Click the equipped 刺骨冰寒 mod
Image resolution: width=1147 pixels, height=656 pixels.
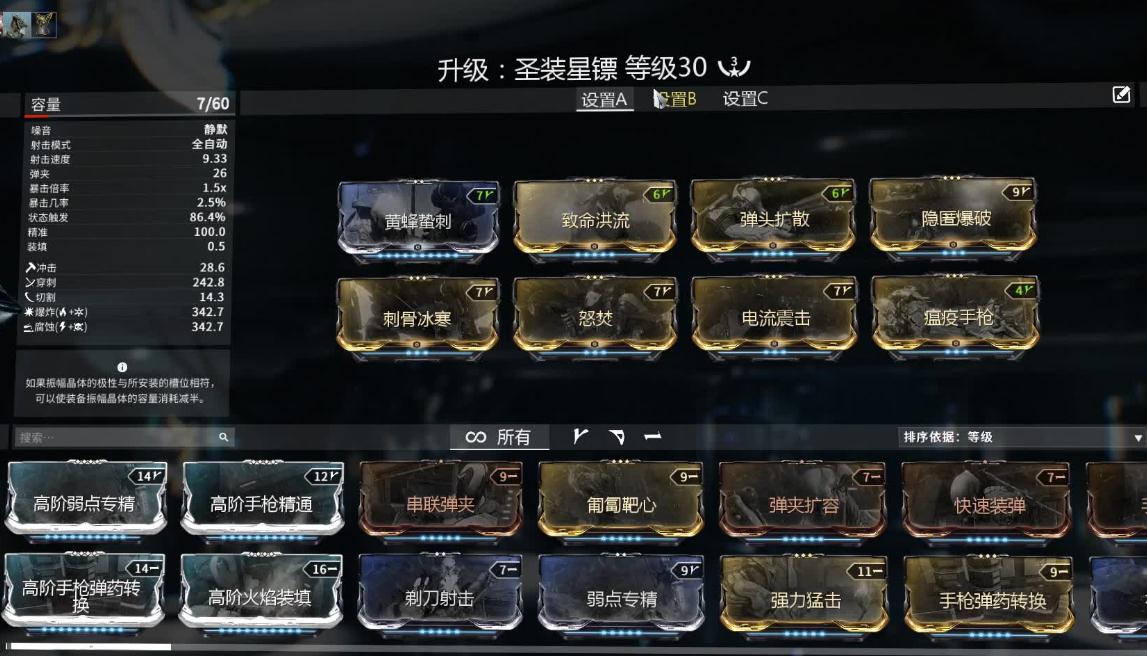click(418, 318)
